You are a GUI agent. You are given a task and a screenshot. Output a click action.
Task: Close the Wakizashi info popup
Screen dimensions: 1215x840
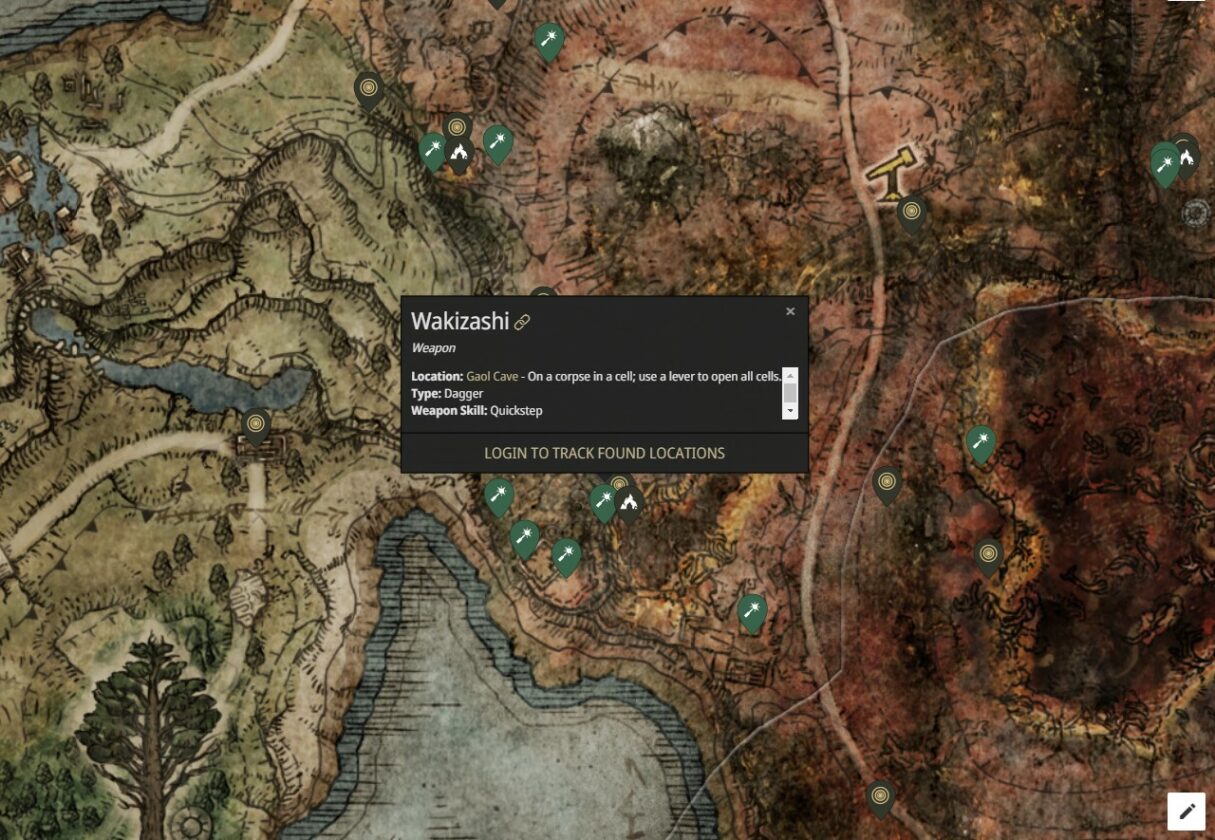790,312
